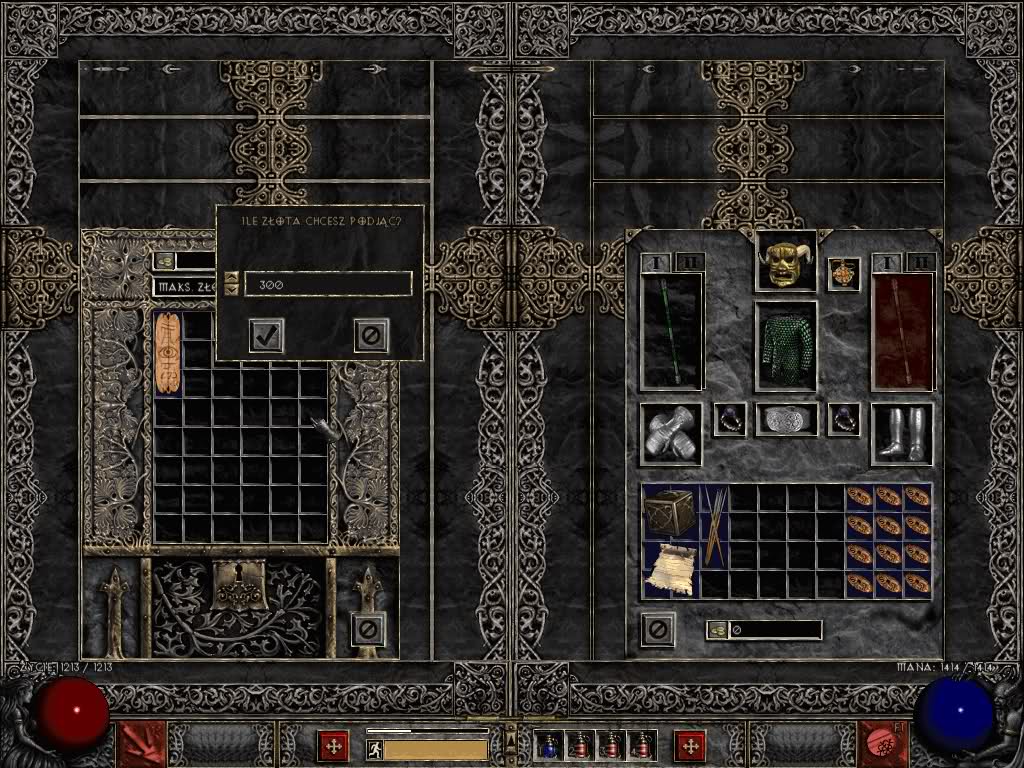This screenshot has width=1024, height=768.
Task: Click the gold amount input field
Action: (328, 284)
